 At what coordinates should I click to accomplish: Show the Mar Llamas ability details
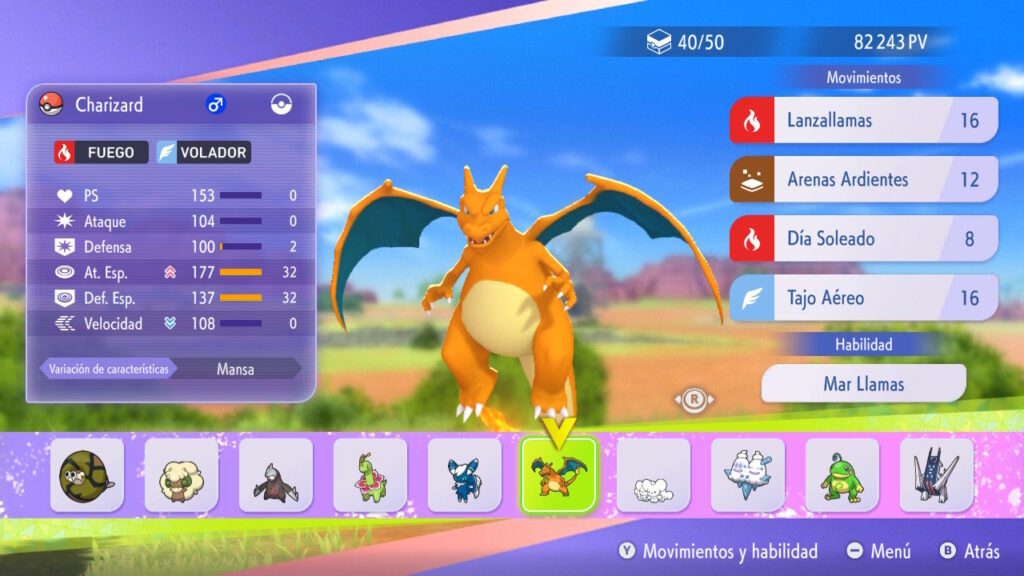[863, 383]
